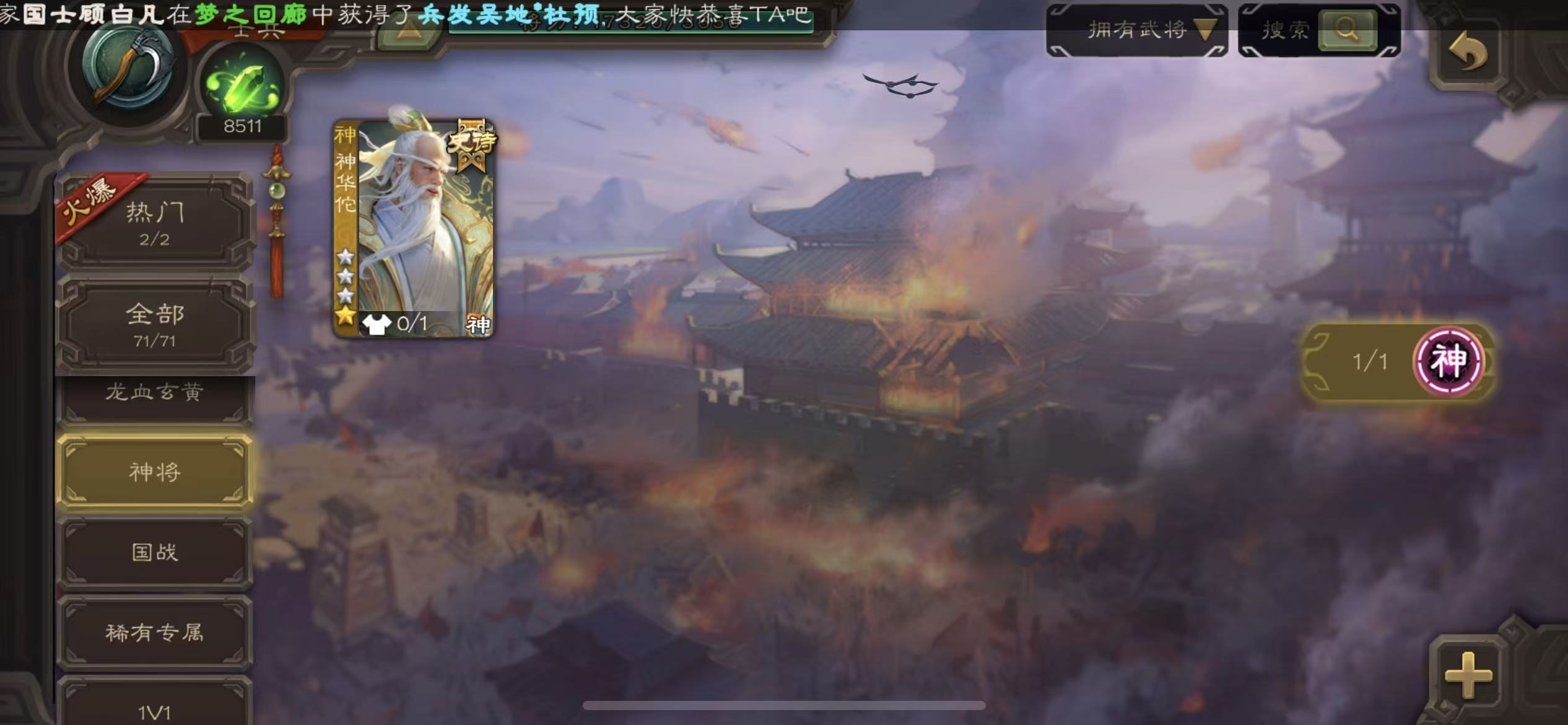
Task: Click the golden plus button
Action: [x=1468, y=675]
